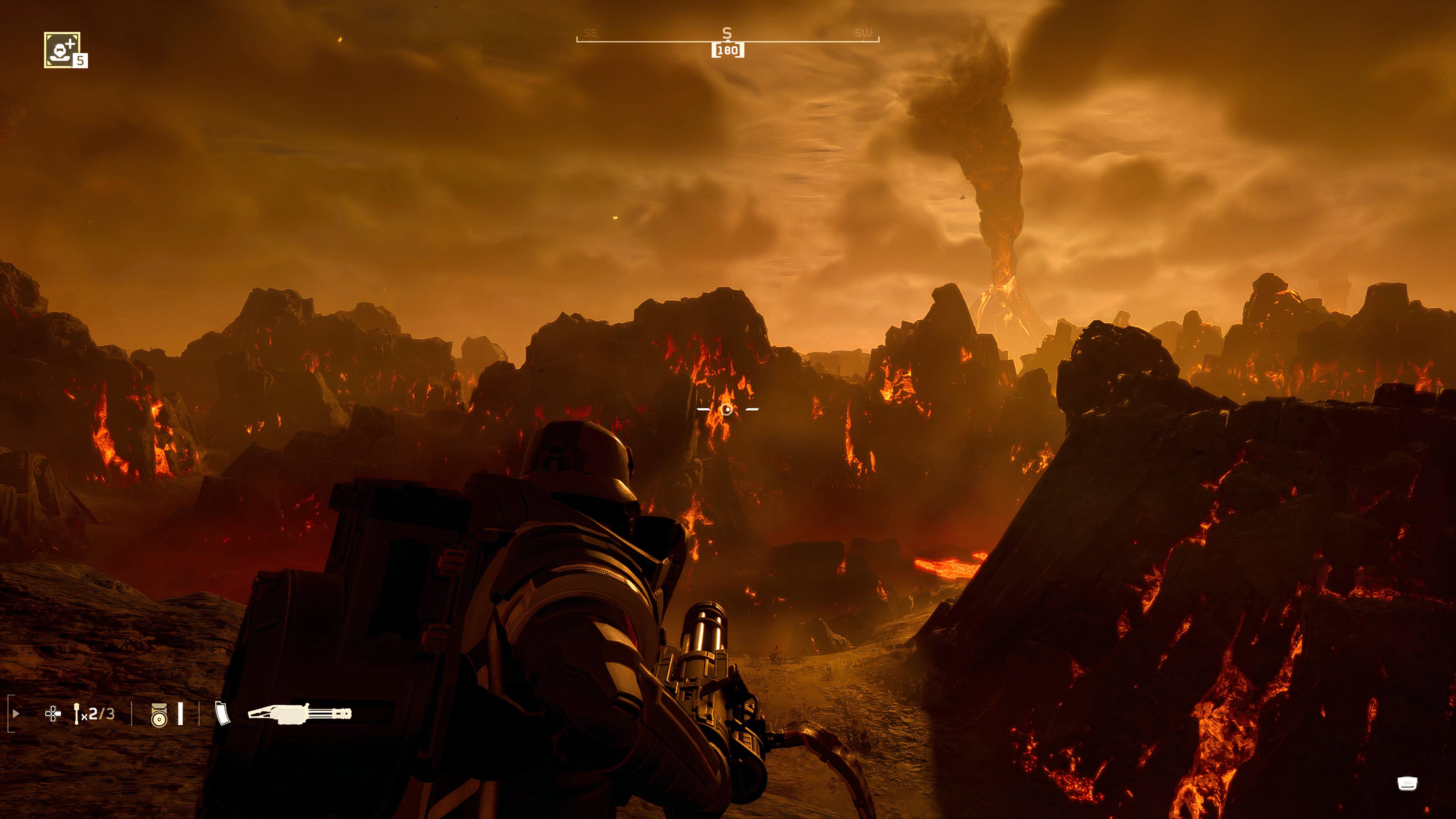Click the Reinforce stratagem icon

click(62, 50)
